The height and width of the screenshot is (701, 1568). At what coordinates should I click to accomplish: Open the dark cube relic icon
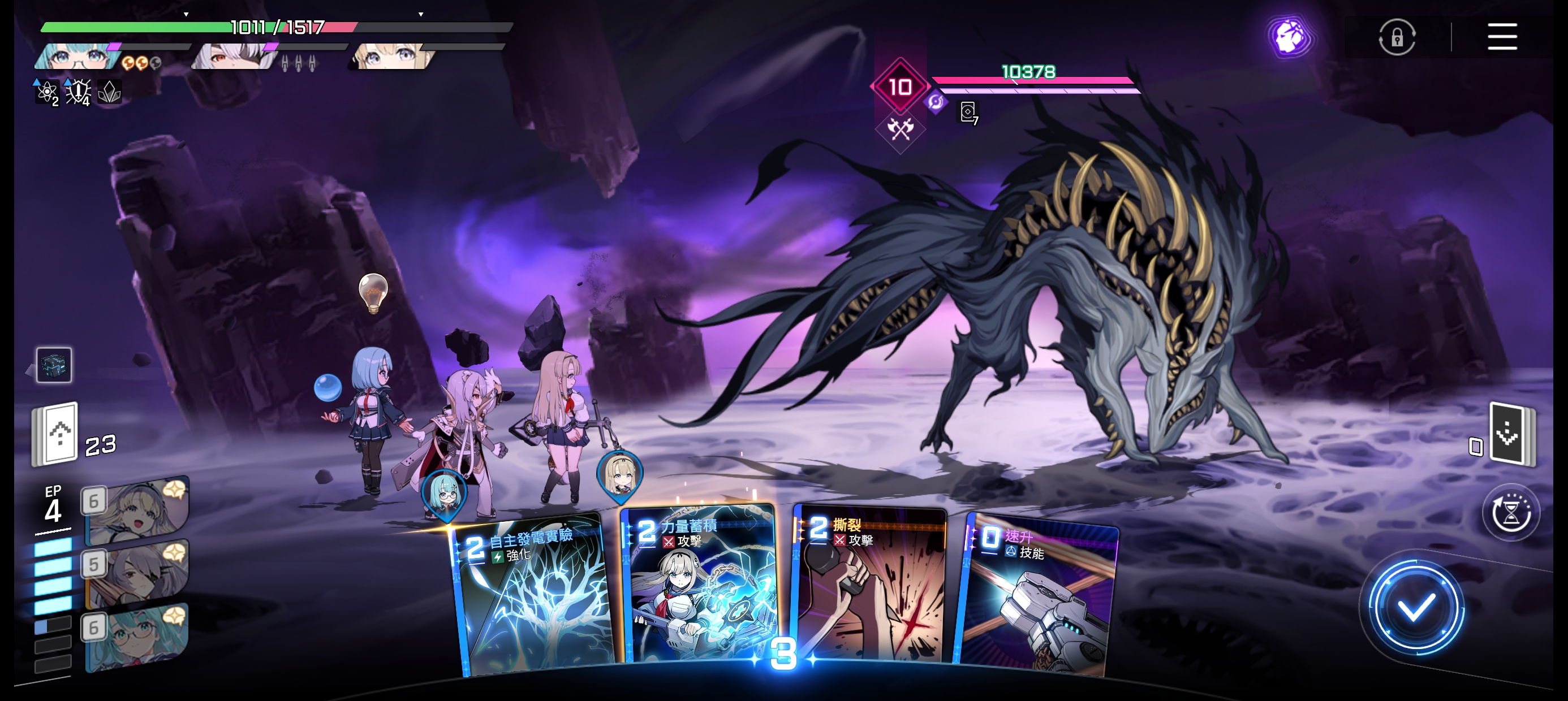54,365
